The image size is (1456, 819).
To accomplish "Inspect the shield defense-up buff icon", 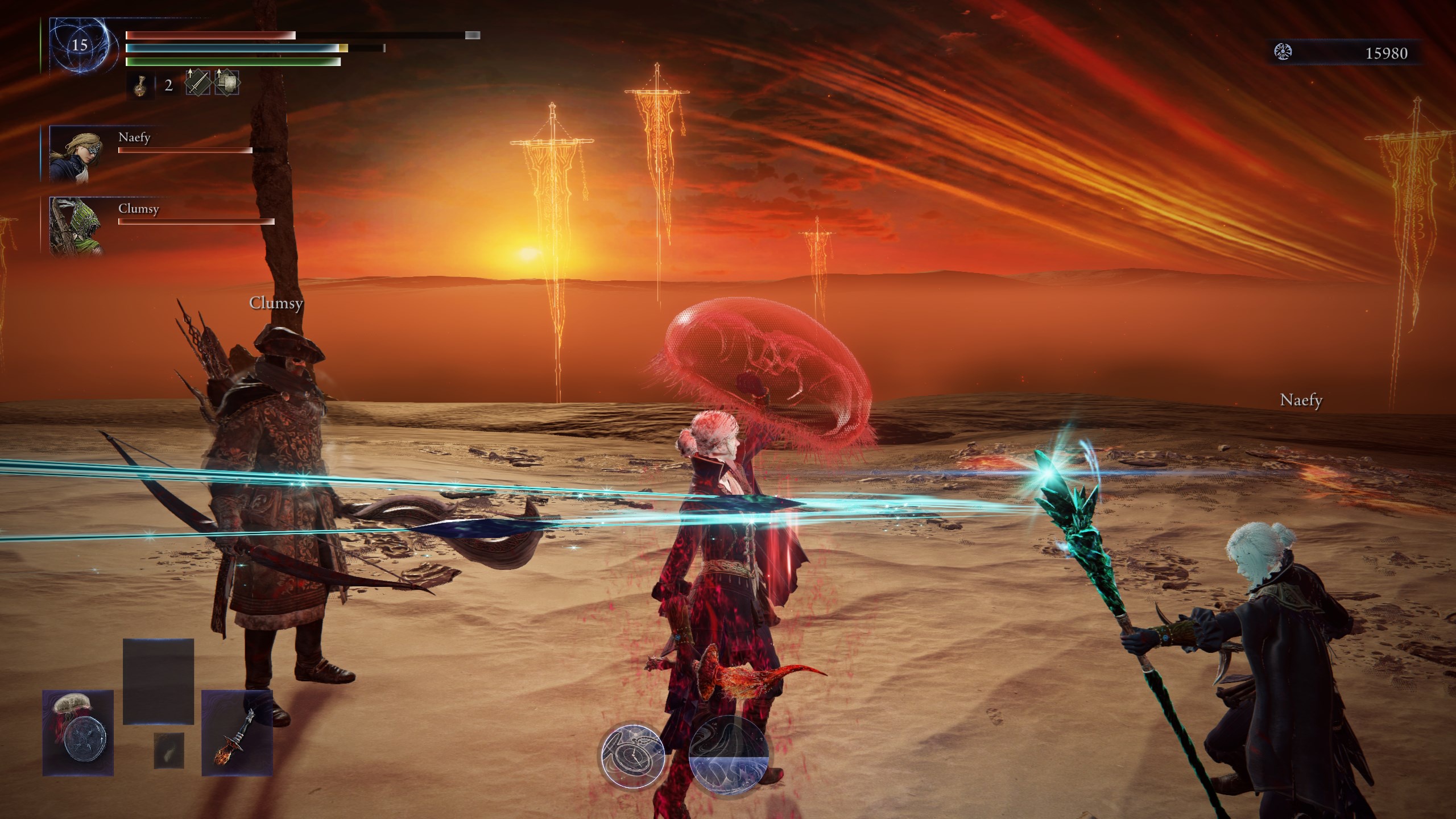I will click(227, 83).
